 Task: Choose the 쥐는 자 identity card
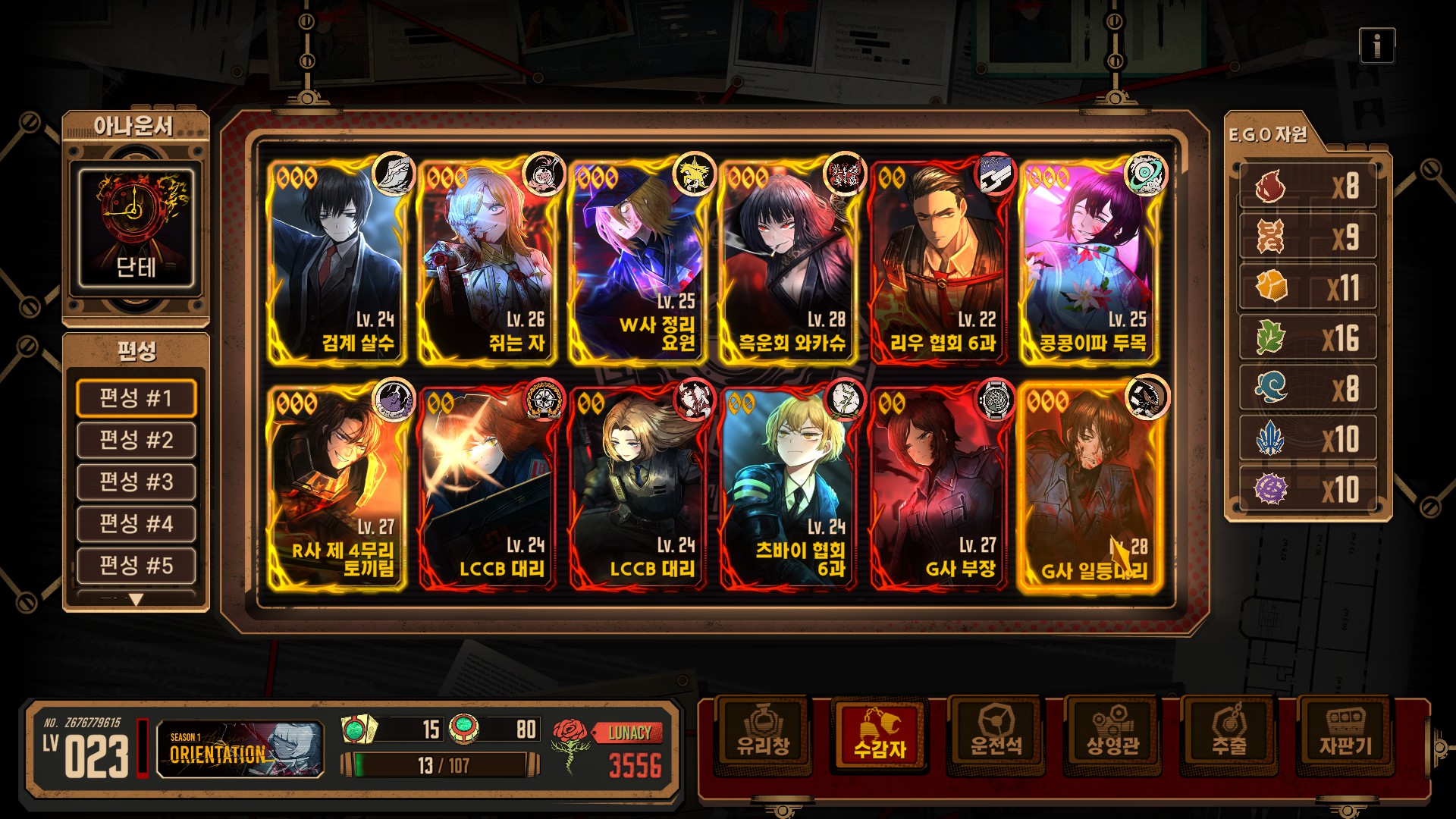point(486,262)
